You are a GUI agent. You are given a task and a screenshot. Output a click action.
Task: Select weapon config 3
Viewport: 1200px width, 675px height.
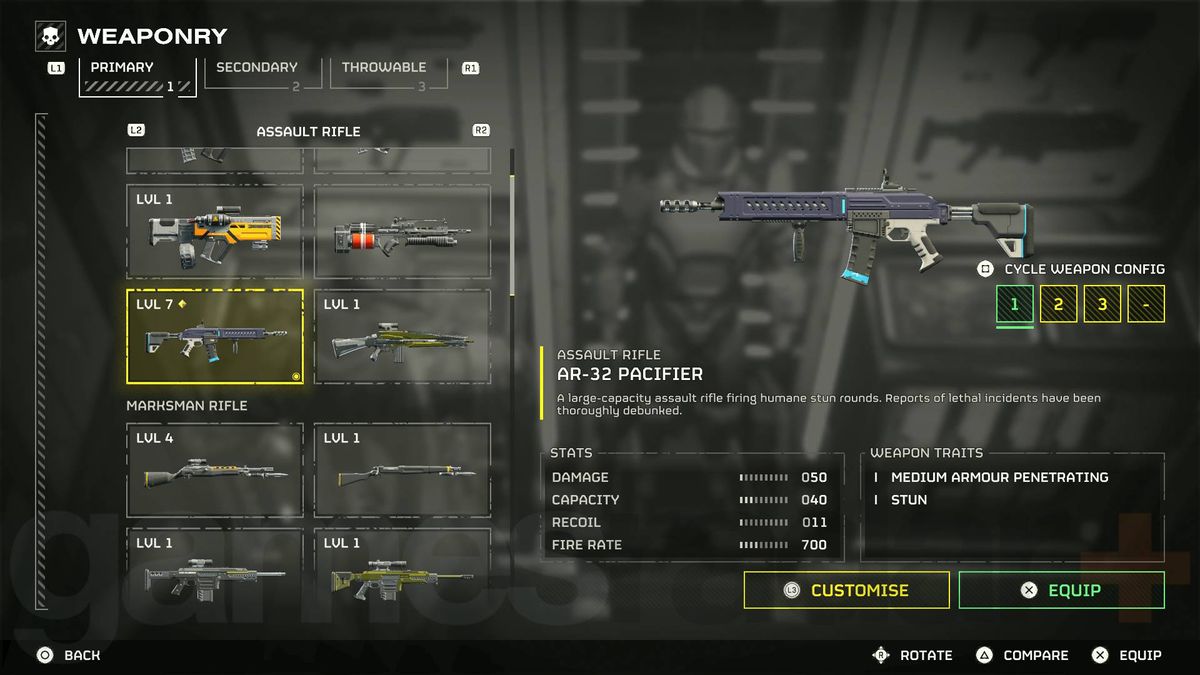pos(1103,304)
